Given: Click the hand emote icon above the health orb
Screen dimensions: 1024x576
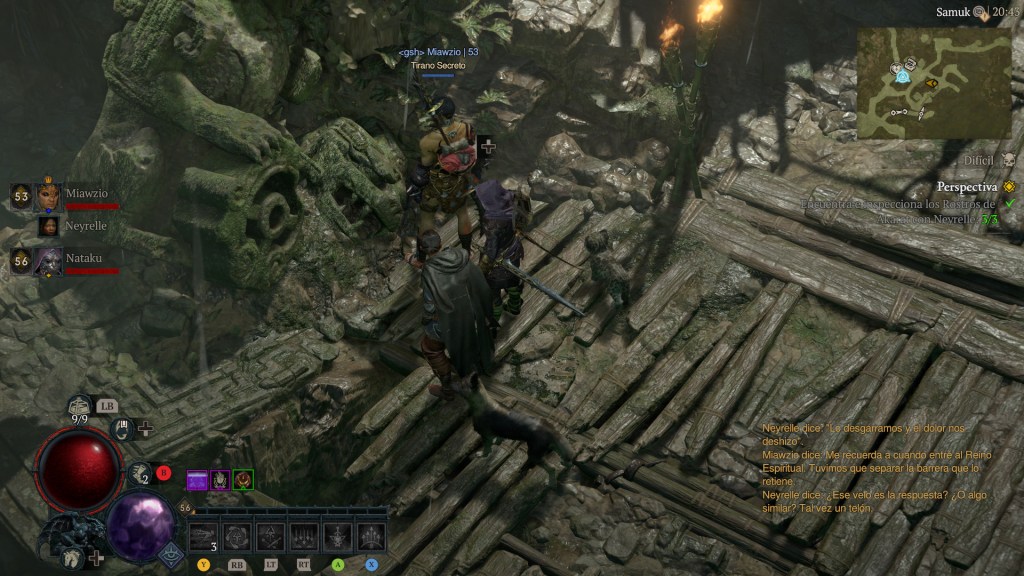Looking at the screenshot, I should coord(122,429).
